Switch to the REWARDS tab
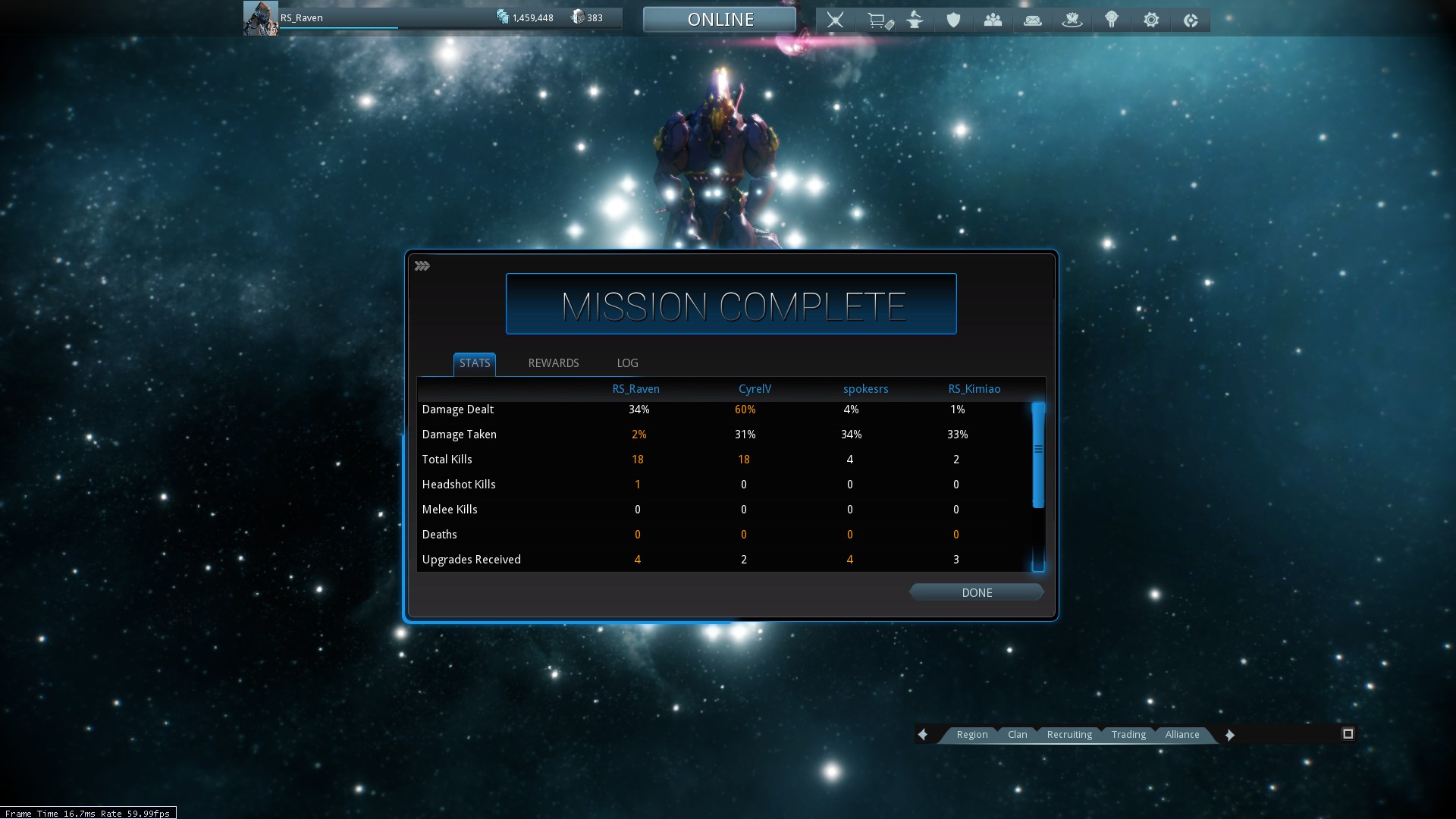 click(553, 363)
